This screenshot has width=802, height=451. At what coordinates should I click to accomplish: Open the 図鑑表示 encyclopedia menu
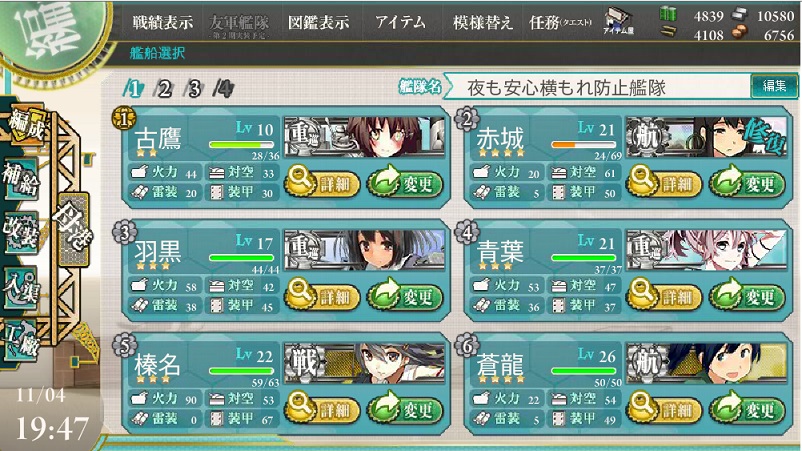coord(317,22)
